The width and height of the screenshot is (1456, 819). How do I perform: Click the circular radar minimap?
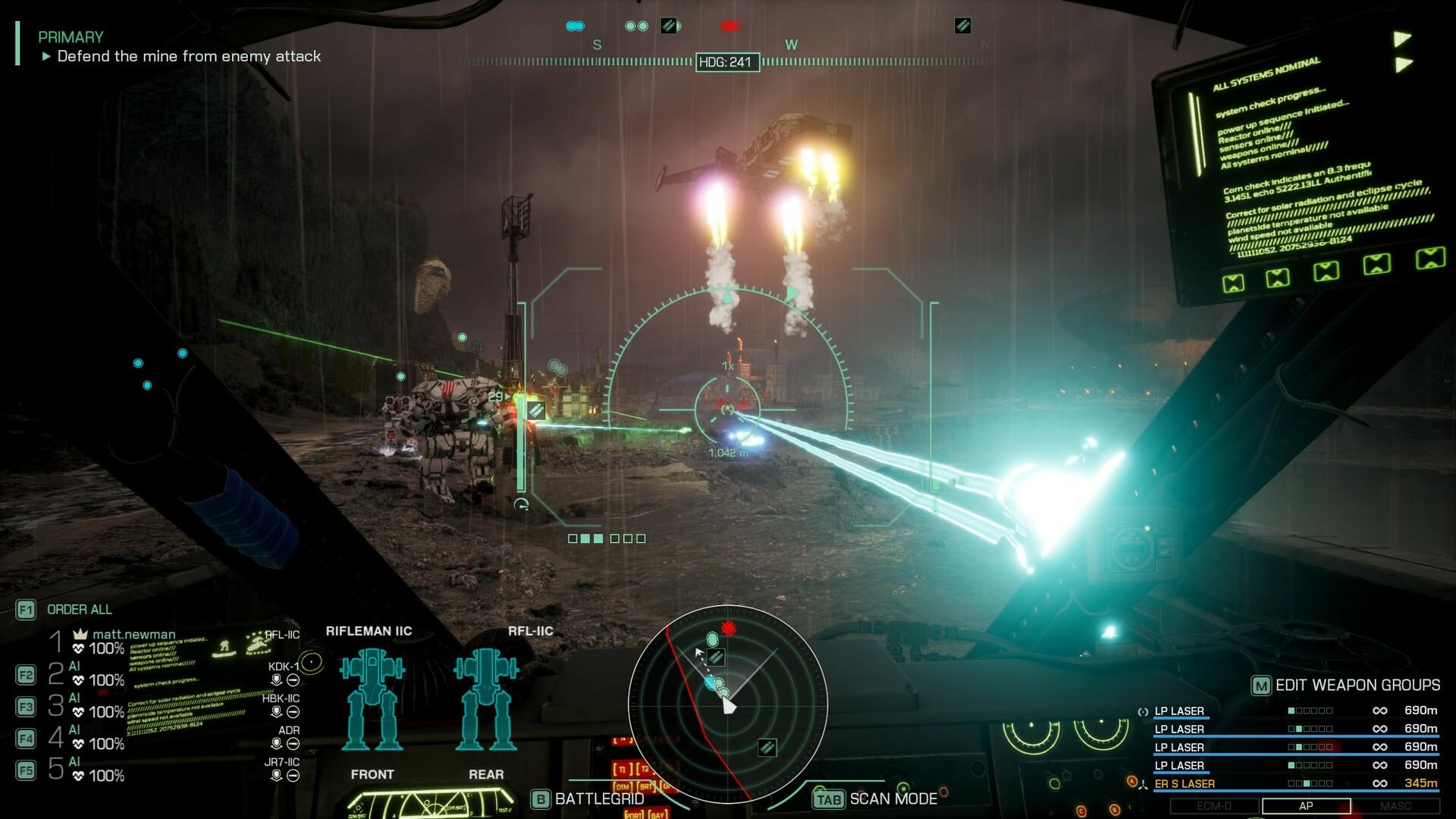point(728,705)
